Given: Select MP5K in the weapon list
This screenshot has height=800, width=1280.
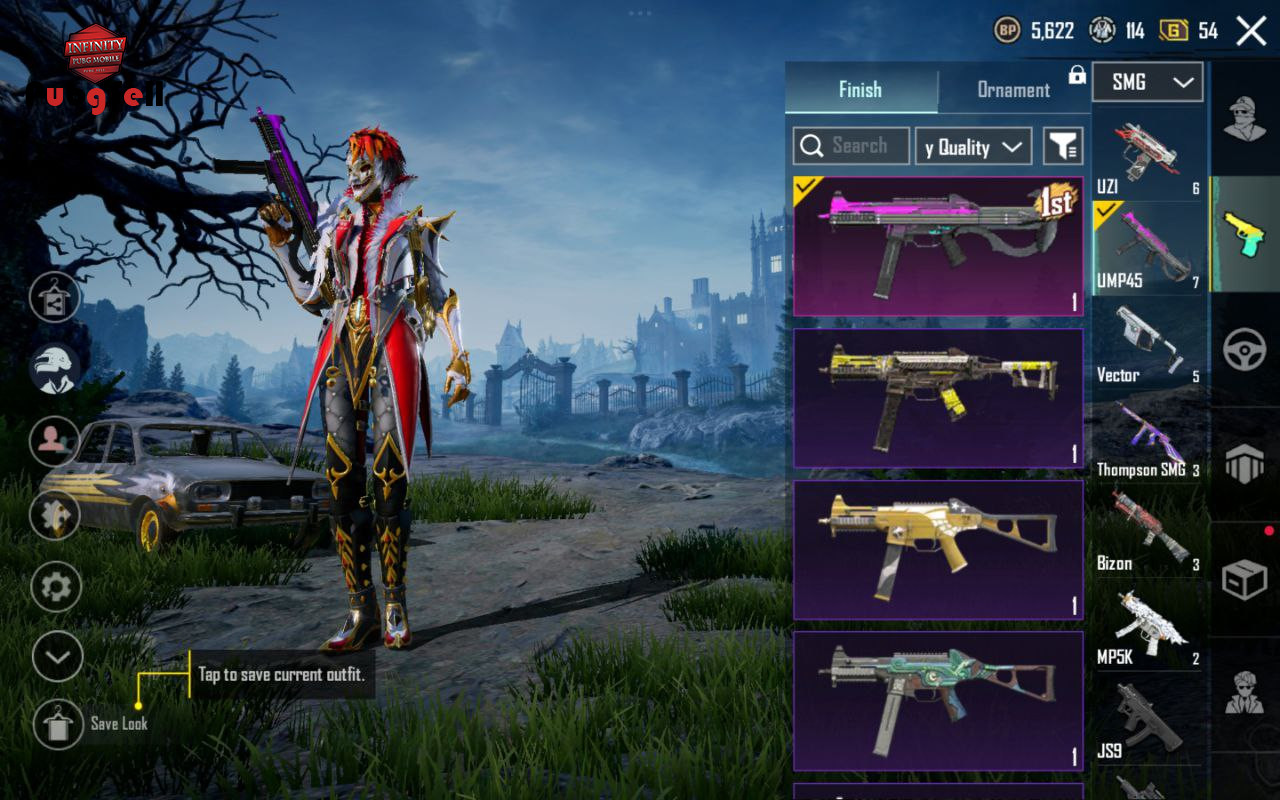Looking at the screenshot, I should [x=1147, y=628].
